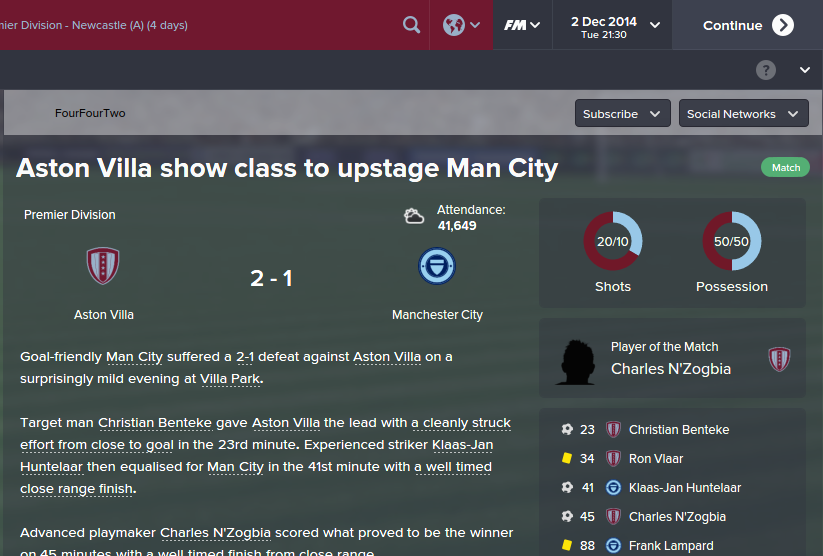
Task: Open Frank Lampard from match events
Action: click(671, 546)
